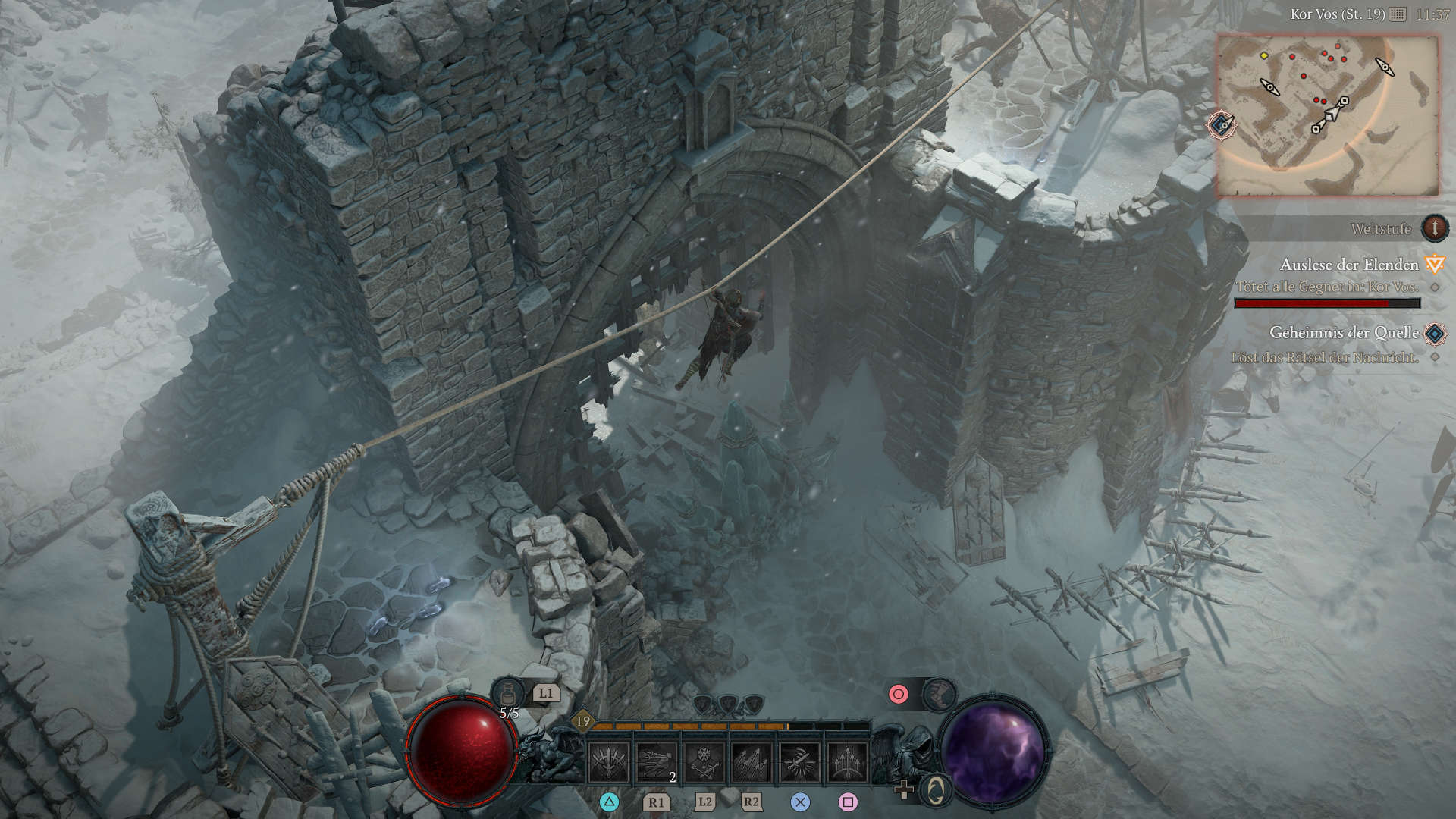Open the Kor Vos minimap
The image size is (1456, 819).
coord(1327,115)
